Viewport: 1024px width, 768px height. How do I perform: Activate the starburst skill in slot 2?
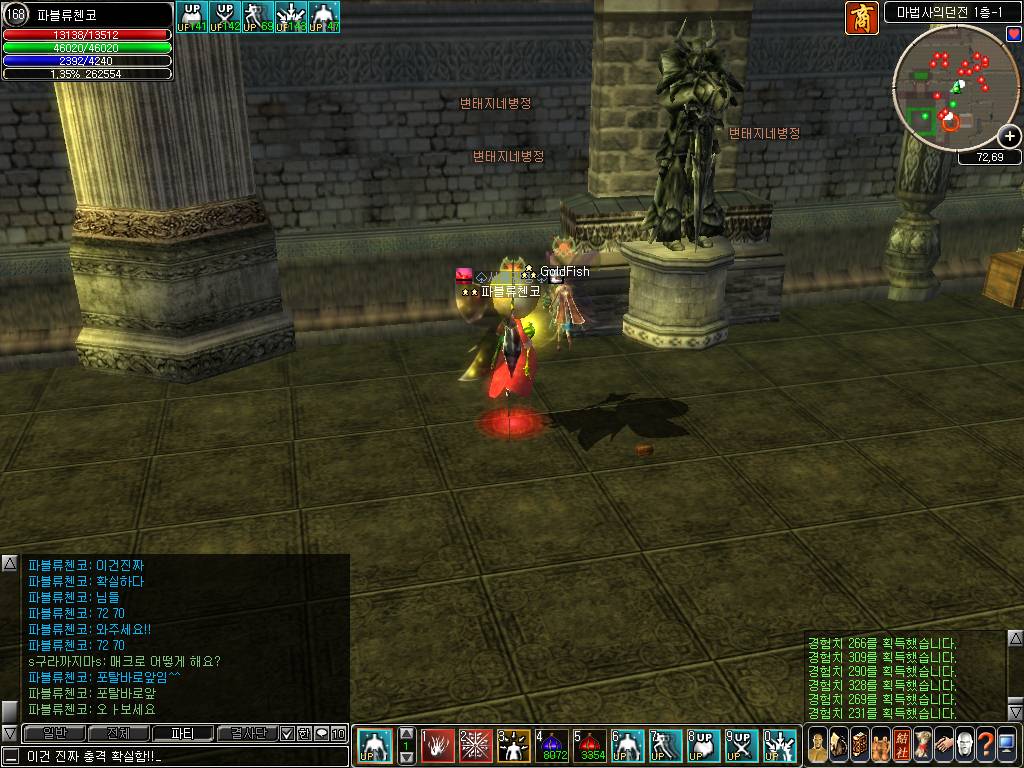476,745
